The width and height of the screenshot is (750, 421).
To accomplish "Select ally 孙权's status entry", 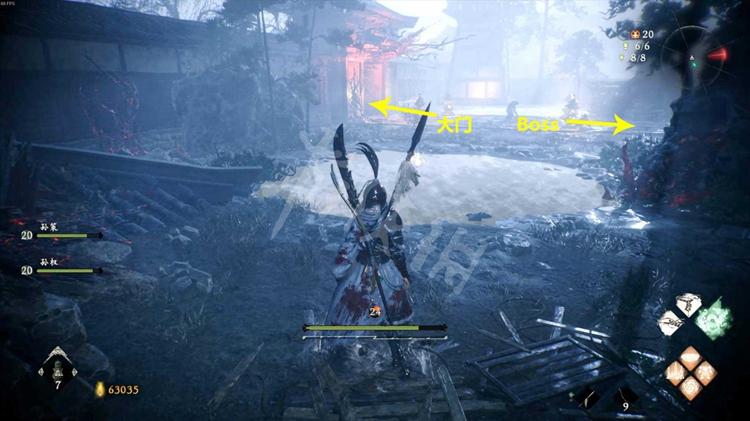I will click(62, 270).
